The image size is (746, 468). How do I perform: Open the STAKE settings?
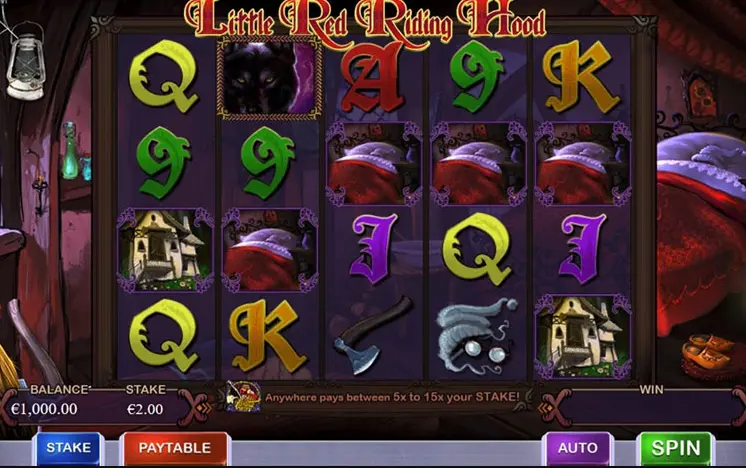tap(68, 448)
